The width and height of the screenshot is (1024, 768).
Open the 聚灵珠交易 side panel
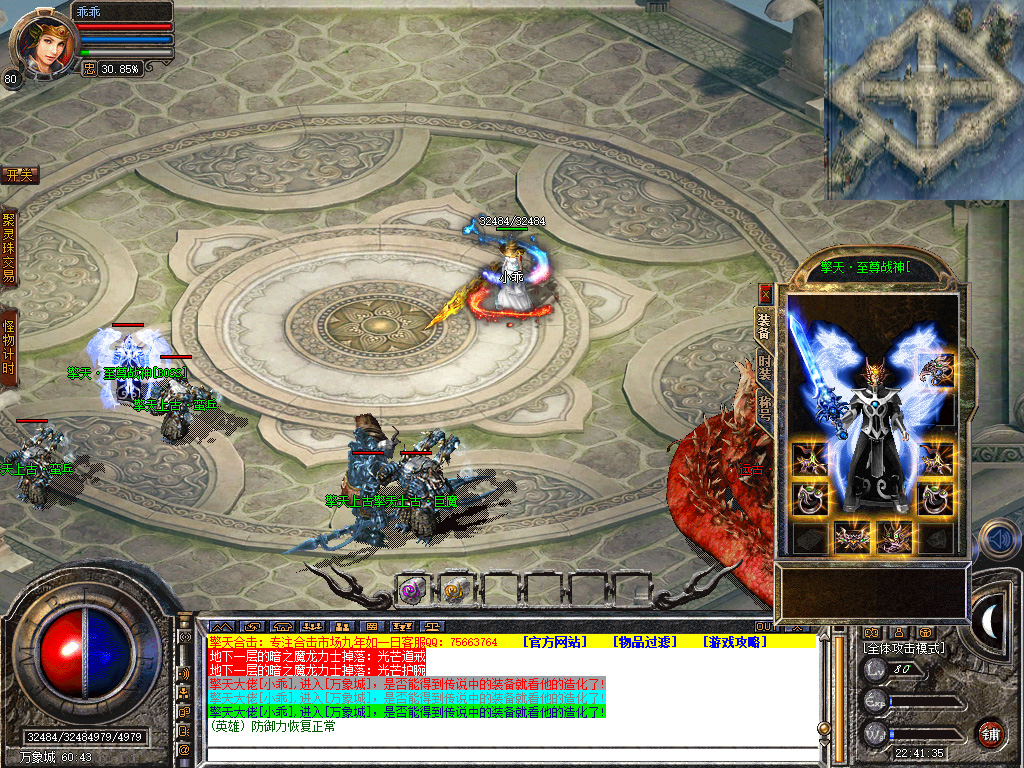(x=9, y=247)
